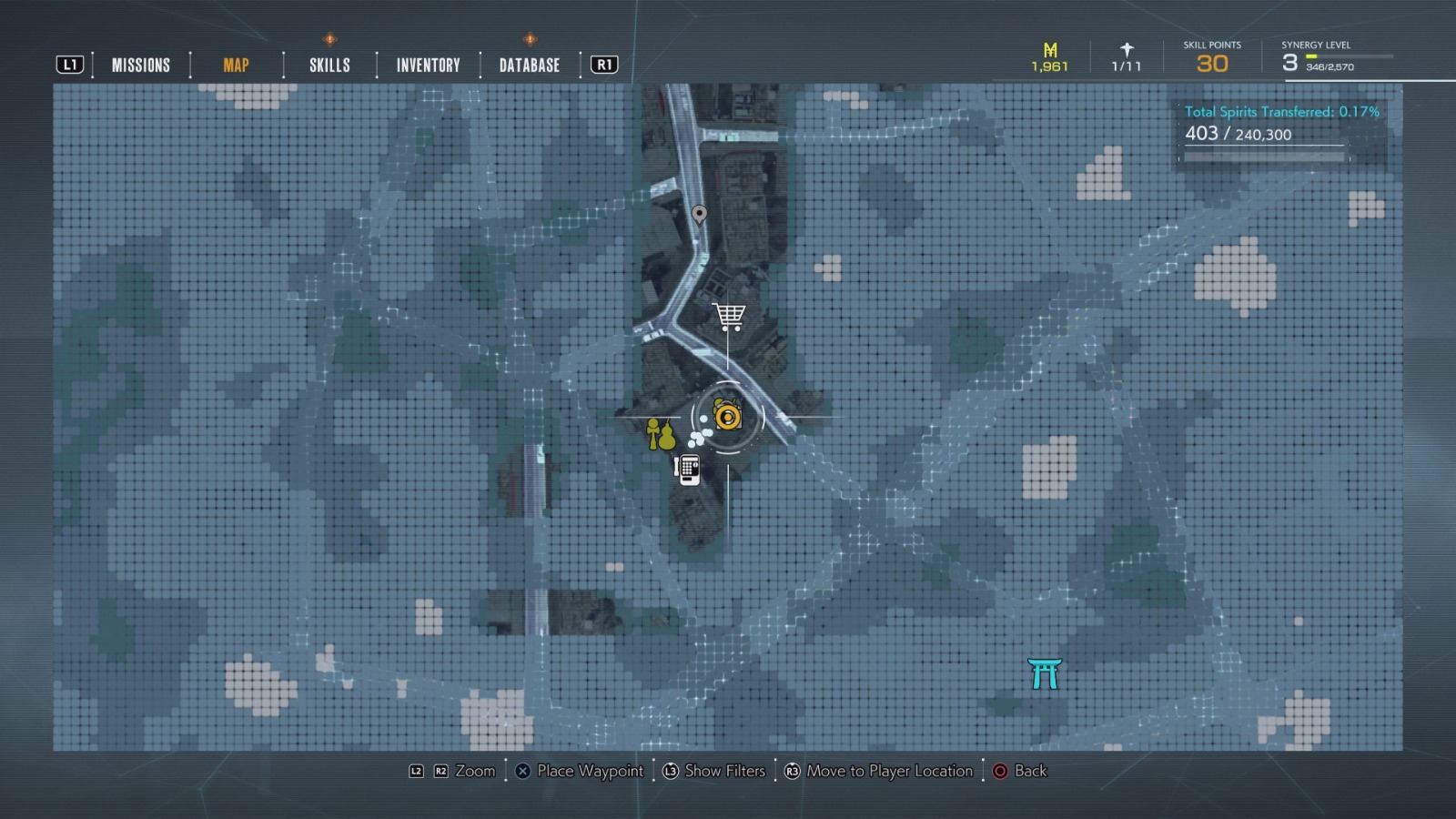This screenshot has width=1456, height=819.
Task: Click the Total Spirits Transferred progress bar
Action: click(1262, 157)
